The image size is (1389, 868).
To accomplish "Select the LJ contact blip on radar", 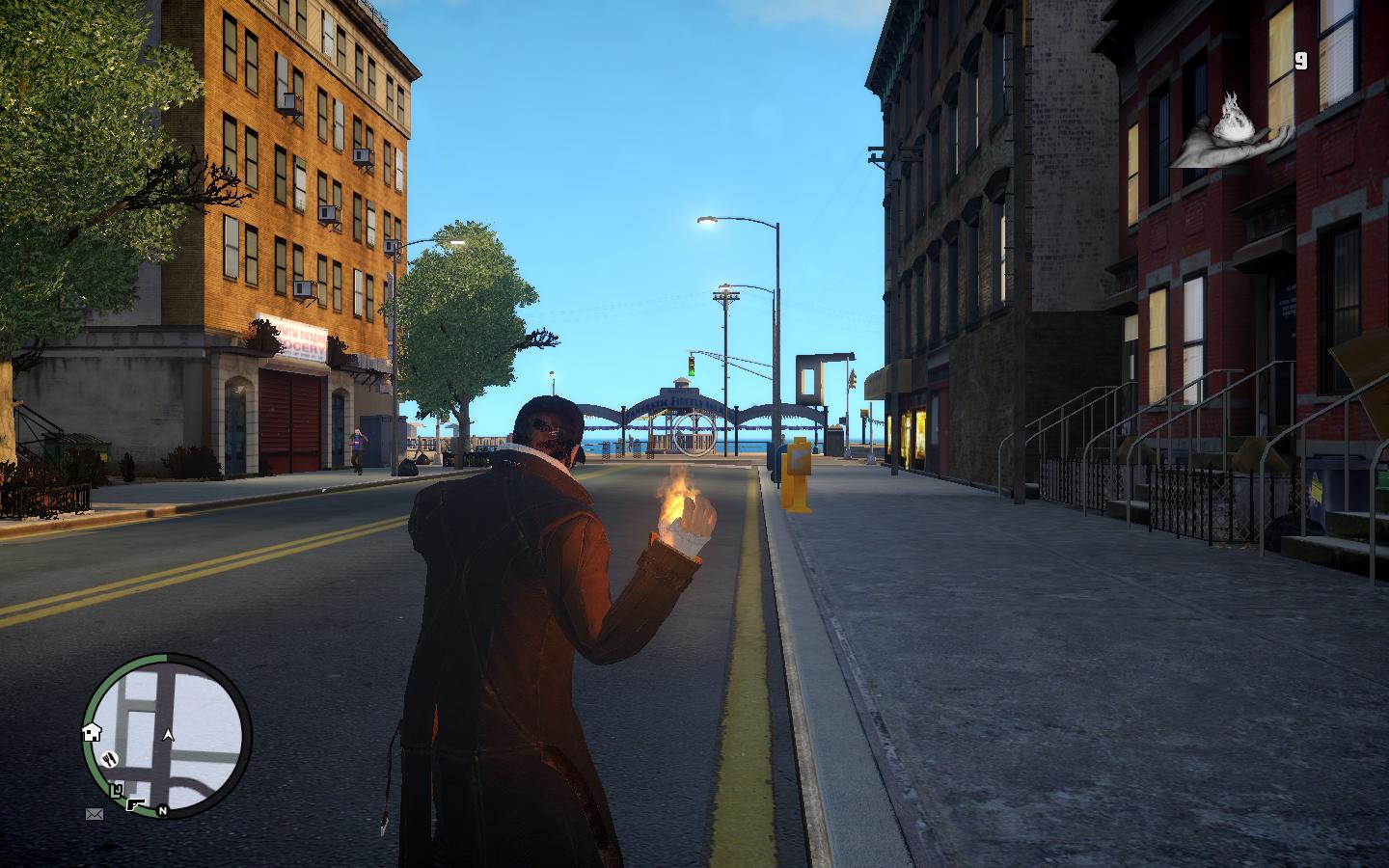I will pos(117,791).
